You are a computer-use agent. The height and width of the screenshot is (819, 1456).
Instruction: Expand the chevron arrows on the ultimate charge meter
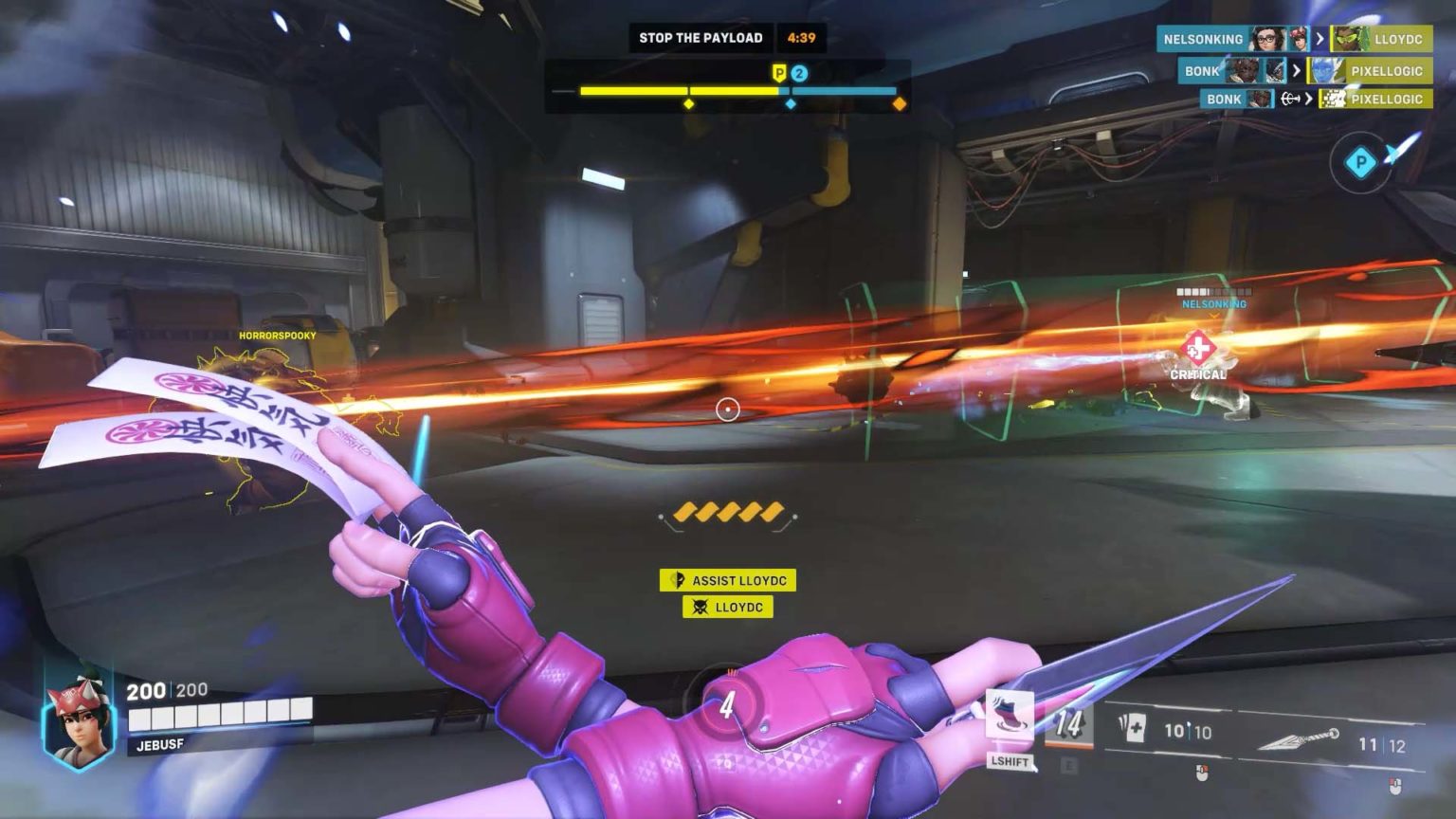(x=728, y=513)
